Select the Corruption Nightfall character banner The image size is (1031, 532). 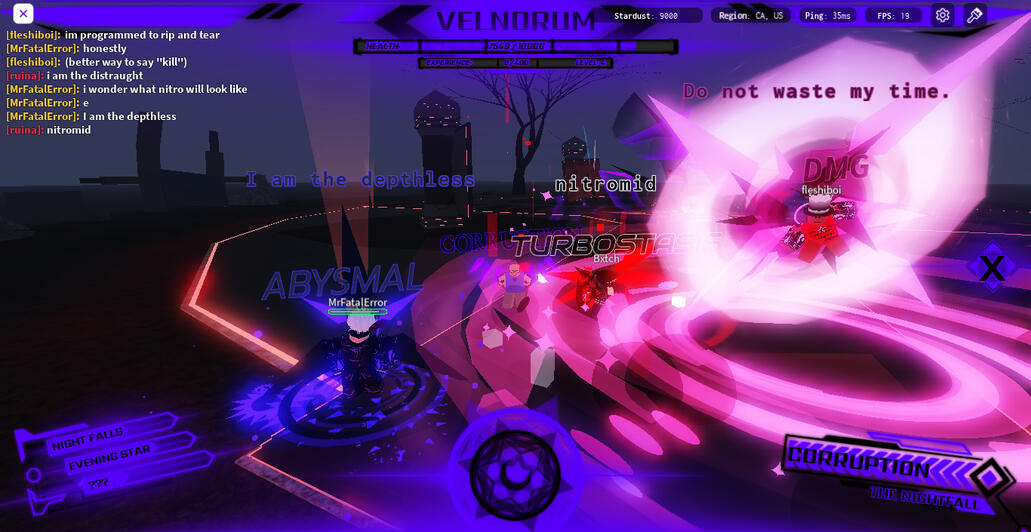[880, 473]
